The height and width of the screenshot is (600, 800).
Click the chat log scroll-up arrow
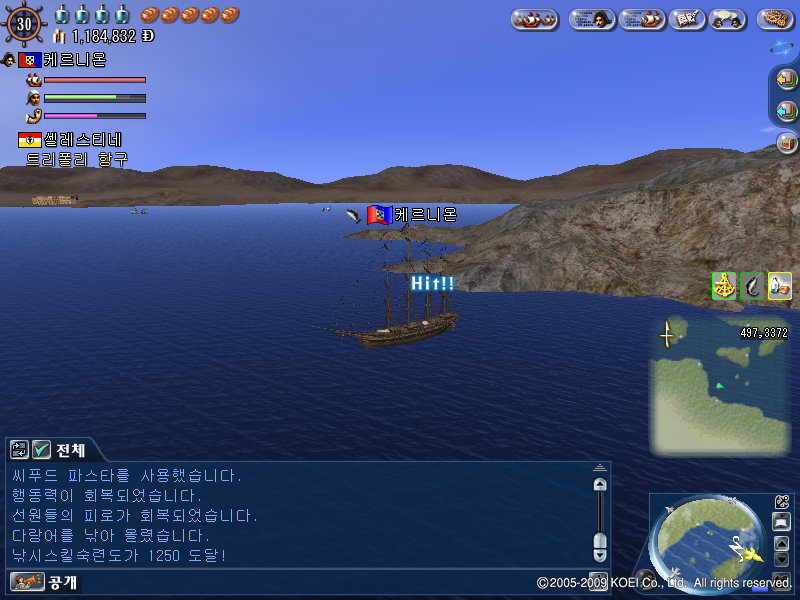600,484
